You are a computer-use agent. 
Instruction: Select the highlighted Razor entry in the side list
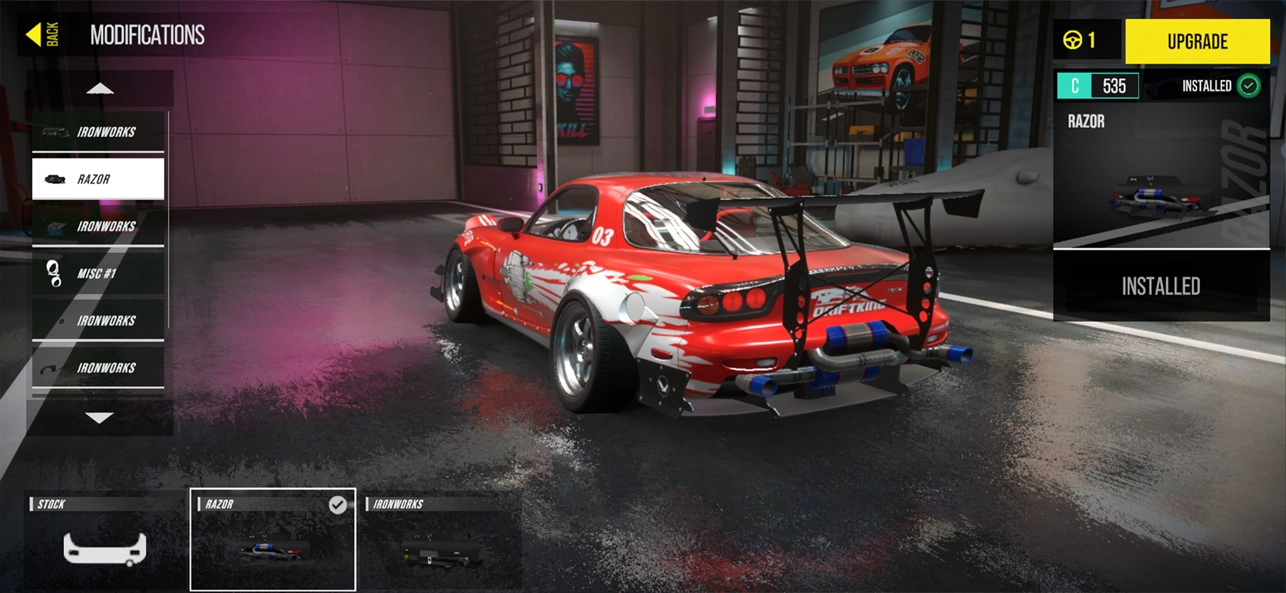(x=98, y=179)
